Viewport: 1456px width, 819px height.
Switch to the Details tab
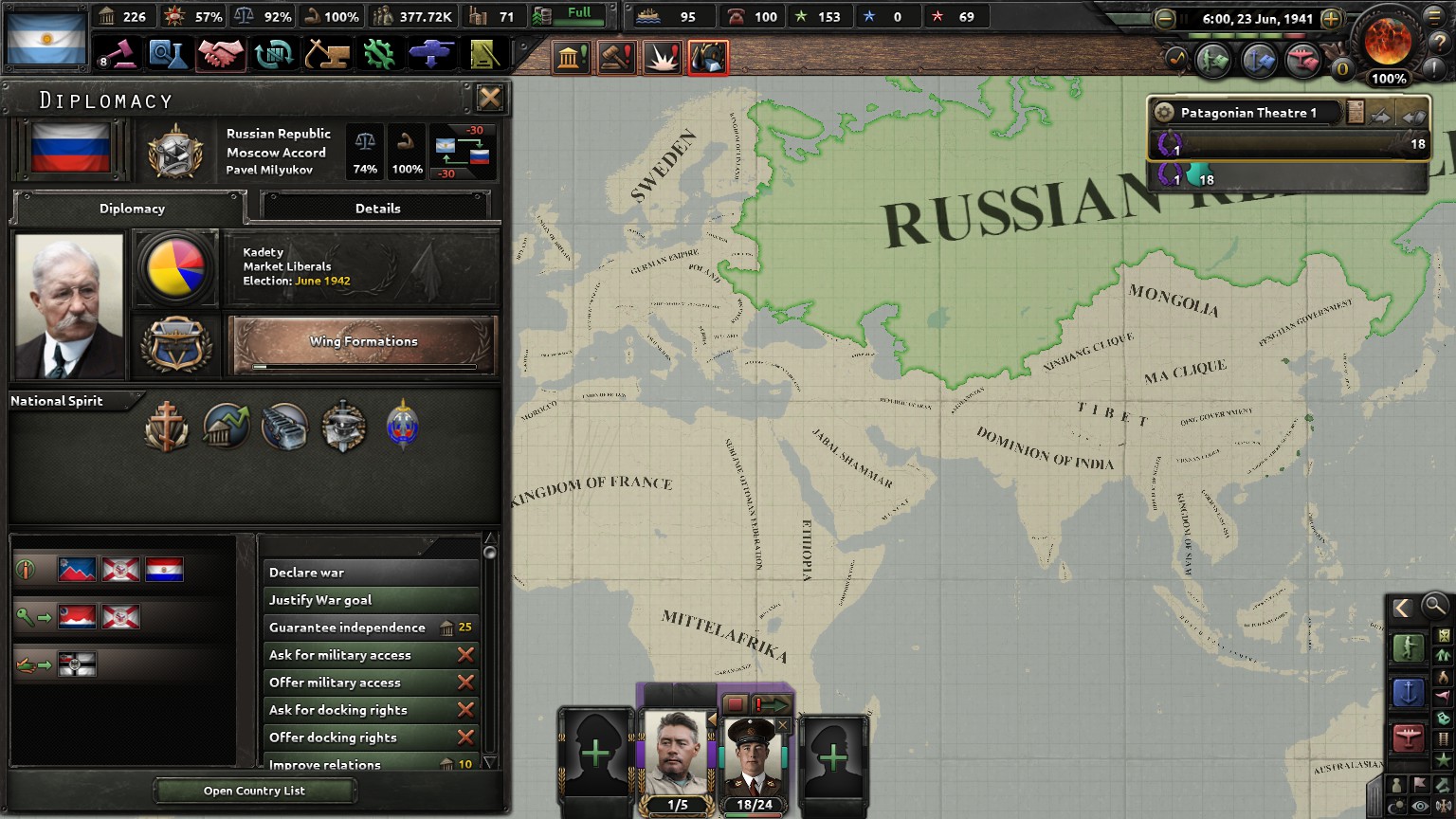(378, 208)
